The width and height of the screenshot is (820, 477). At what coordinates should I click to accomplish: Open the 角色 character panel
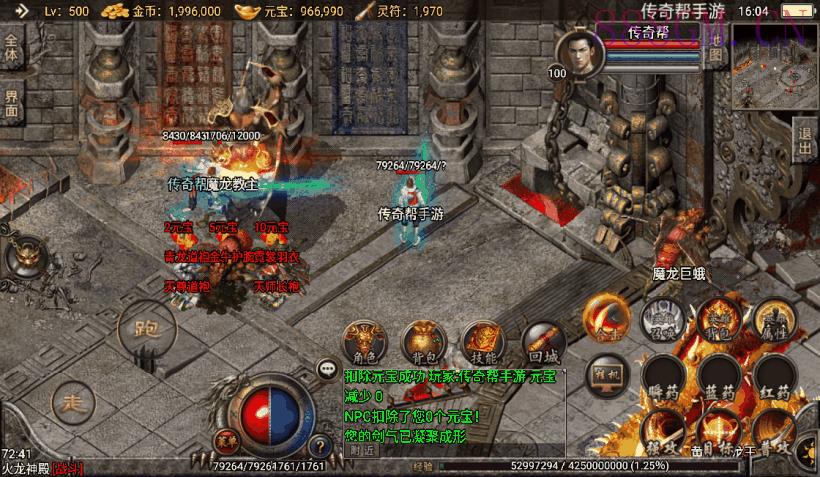click(x=364, y=342)
